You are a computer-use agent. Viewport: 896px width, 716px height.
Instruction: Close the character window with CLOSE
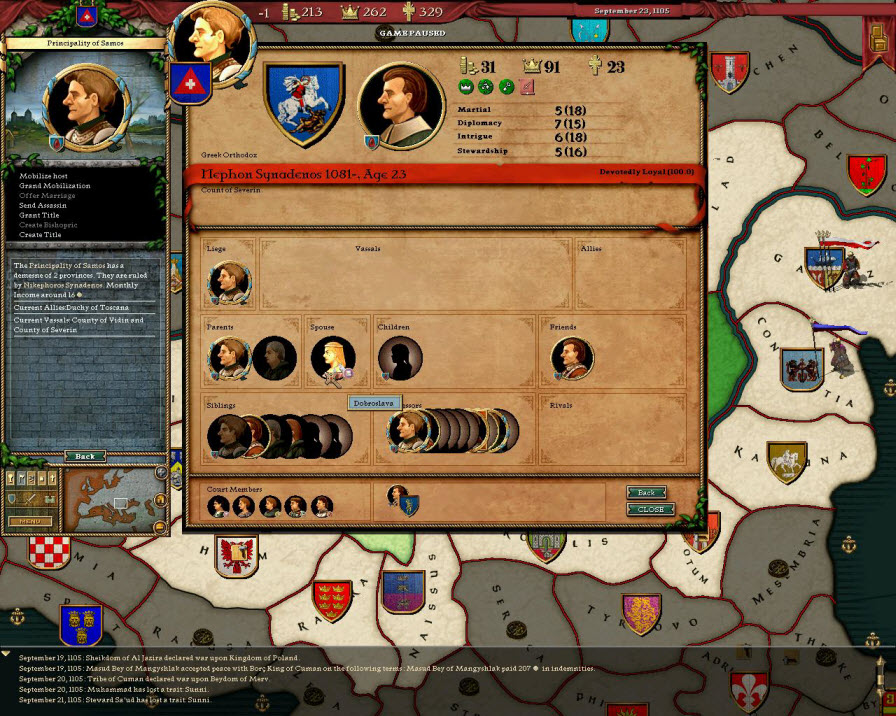[650, 509]
